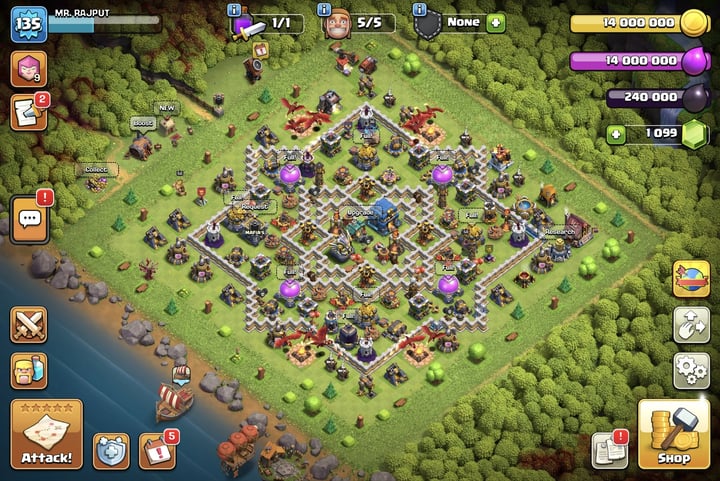The height and width of the screenshot is (481, 720).
Task: Open the Shop with the hammer icon
Action: point(673,434)
